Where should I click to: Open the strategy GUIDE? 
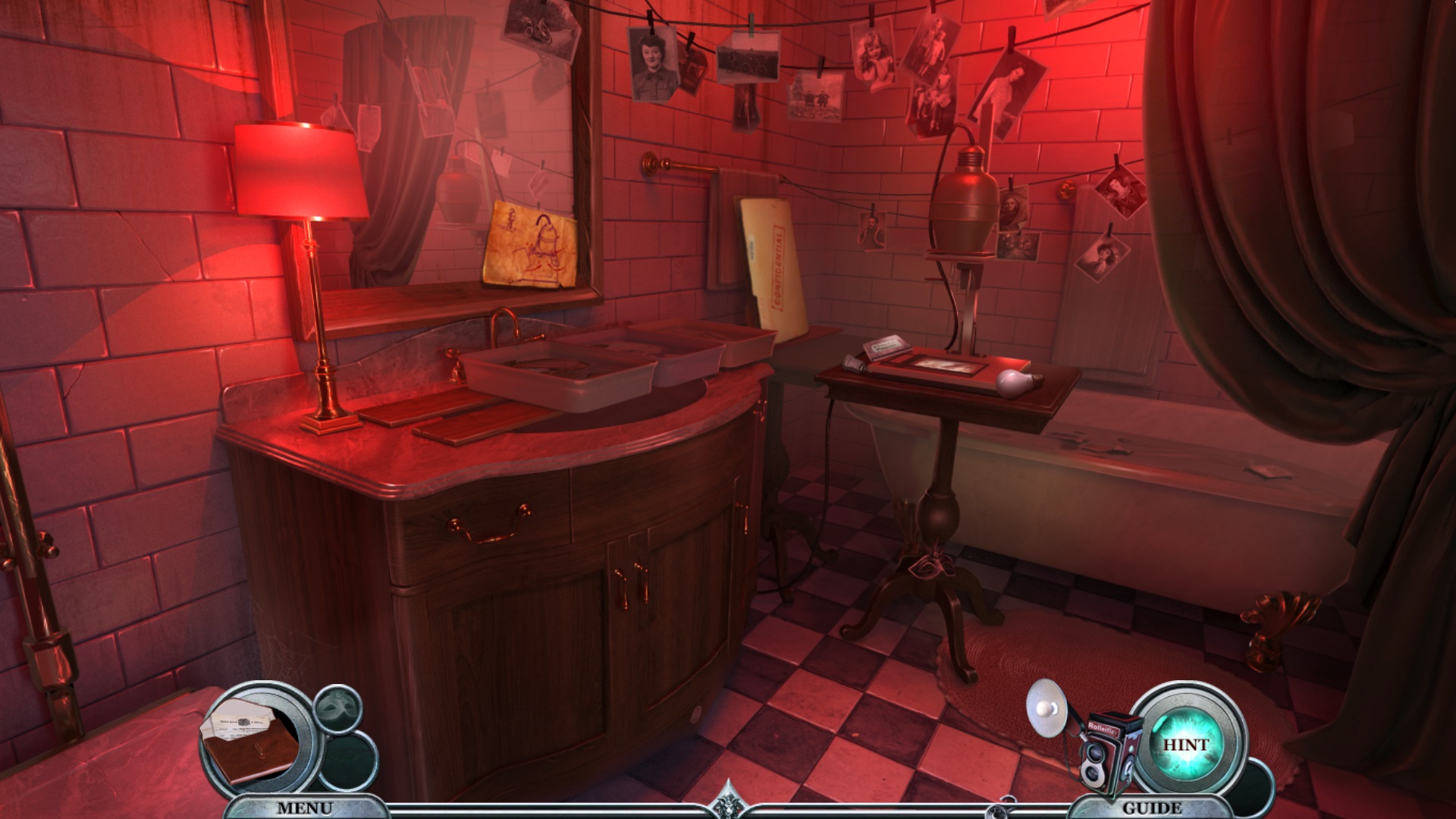point(1153,808)
